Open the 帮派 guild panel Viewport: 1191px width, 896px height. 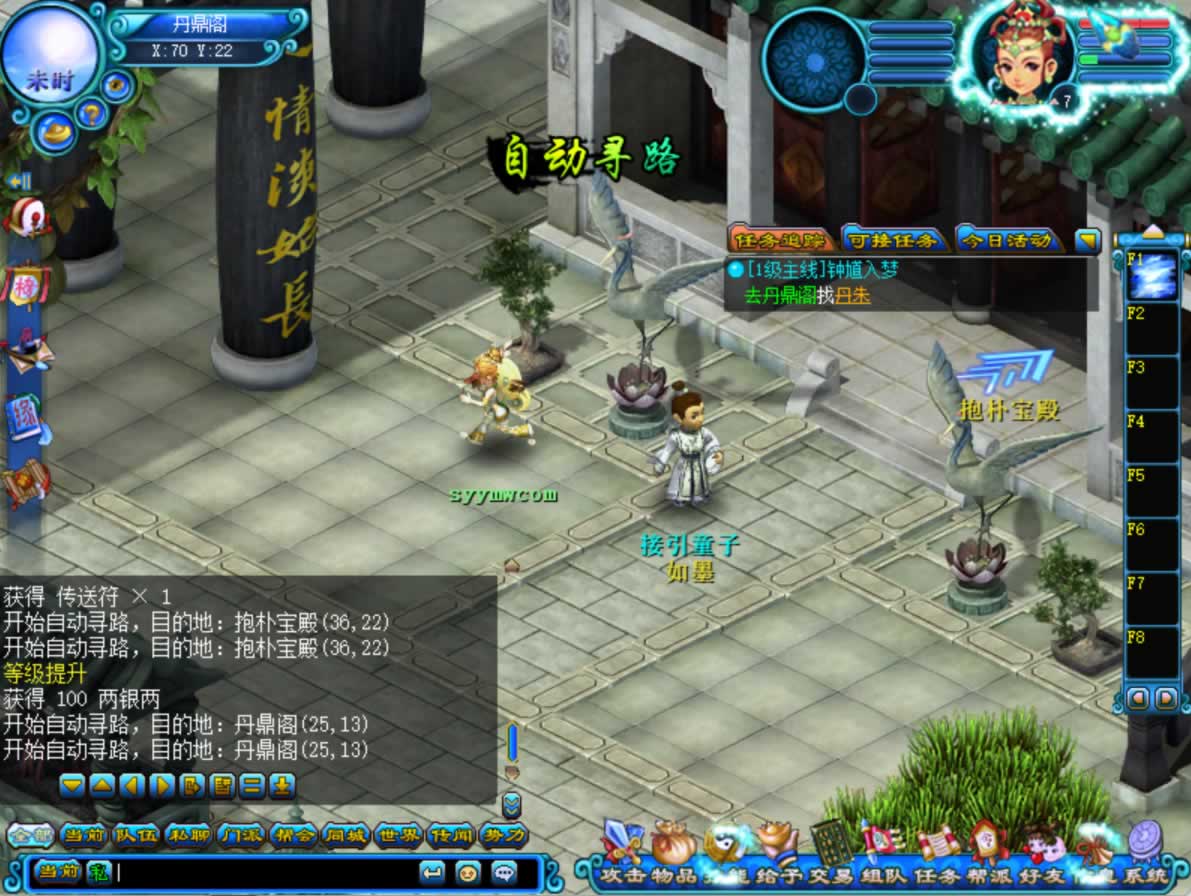coord(989,850)
